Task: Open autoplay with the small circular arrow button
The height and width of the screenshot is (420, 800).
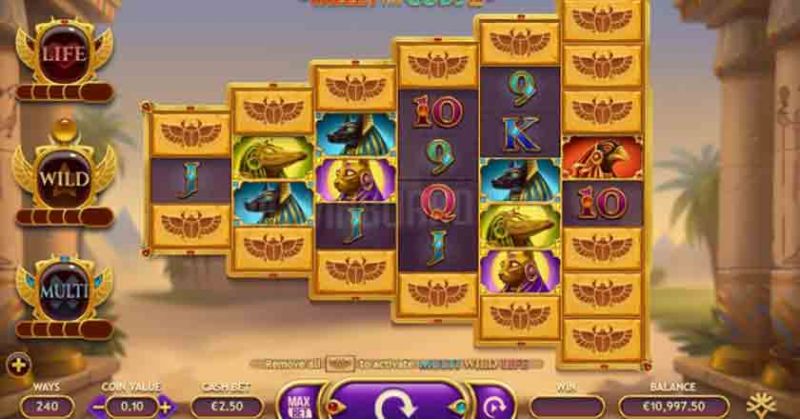Action: point(491,405)
